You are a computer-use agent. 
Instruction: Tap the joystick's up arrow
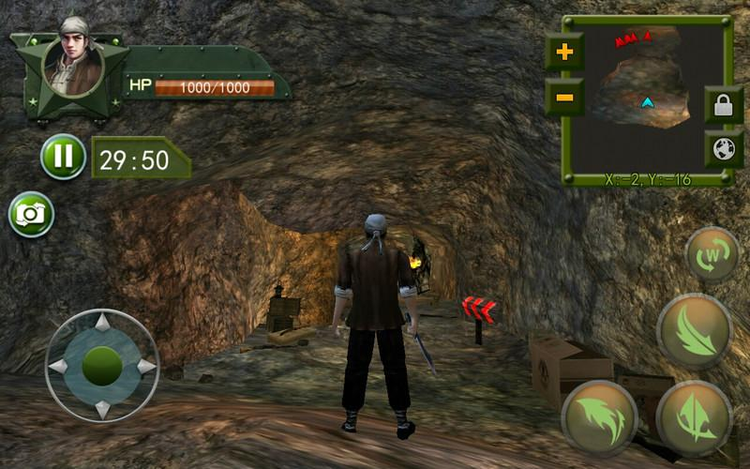pyautogui.click(x=101, y=323)
